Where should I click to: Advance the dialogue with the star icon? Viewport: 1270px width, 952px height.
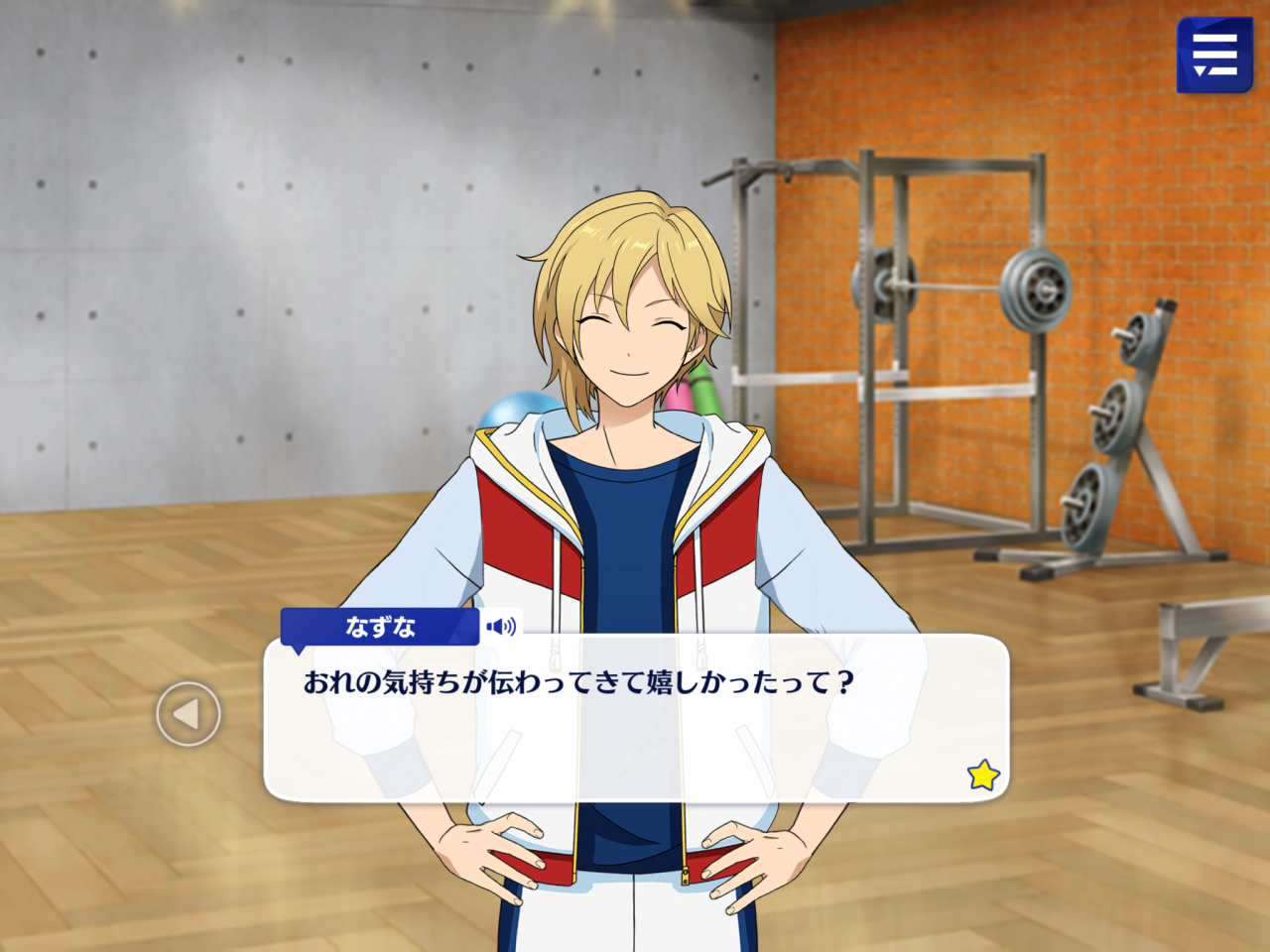[x=983, y=774]
